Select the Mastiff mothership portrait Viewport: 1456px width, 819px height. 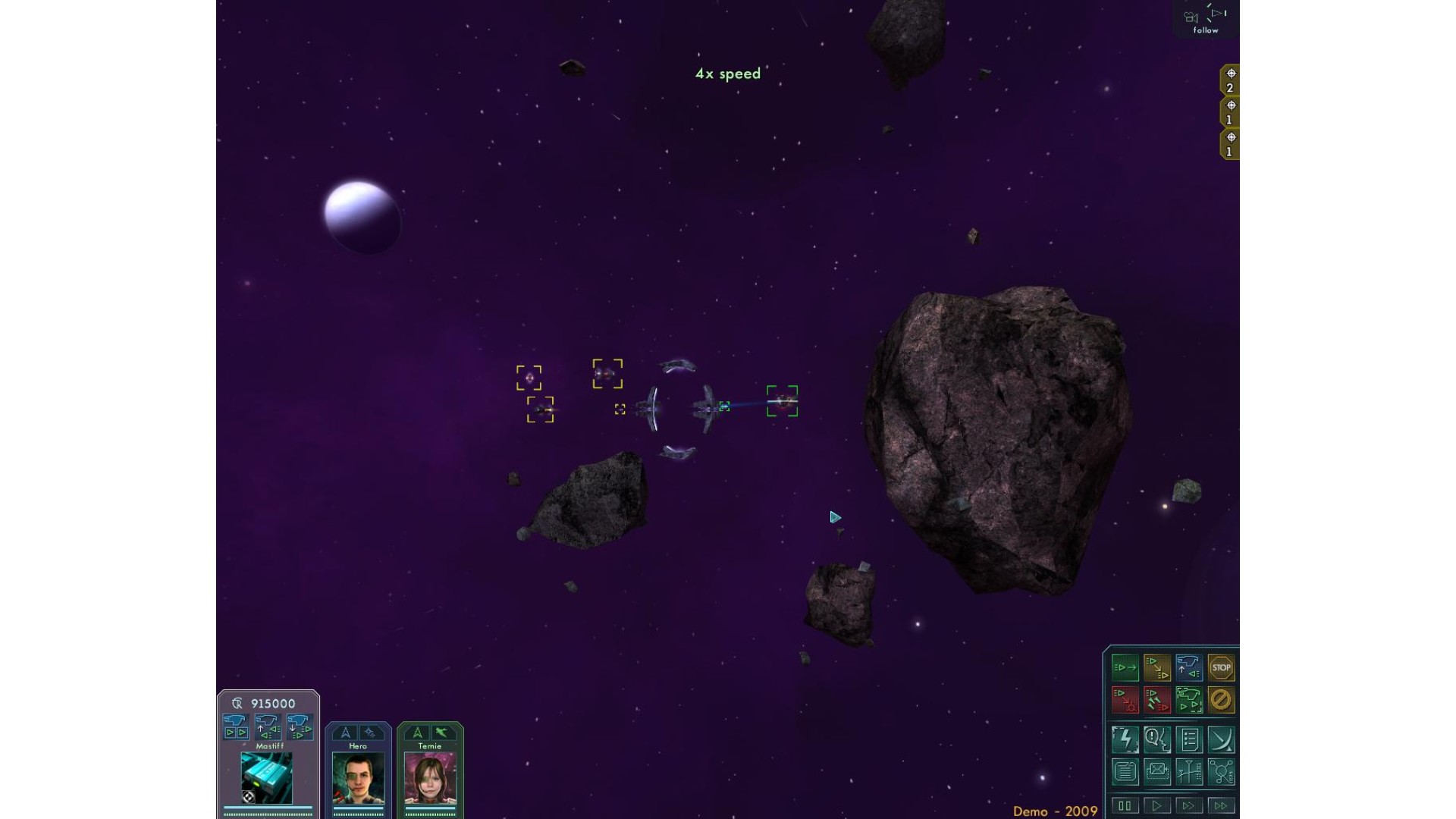pos(267,778)
